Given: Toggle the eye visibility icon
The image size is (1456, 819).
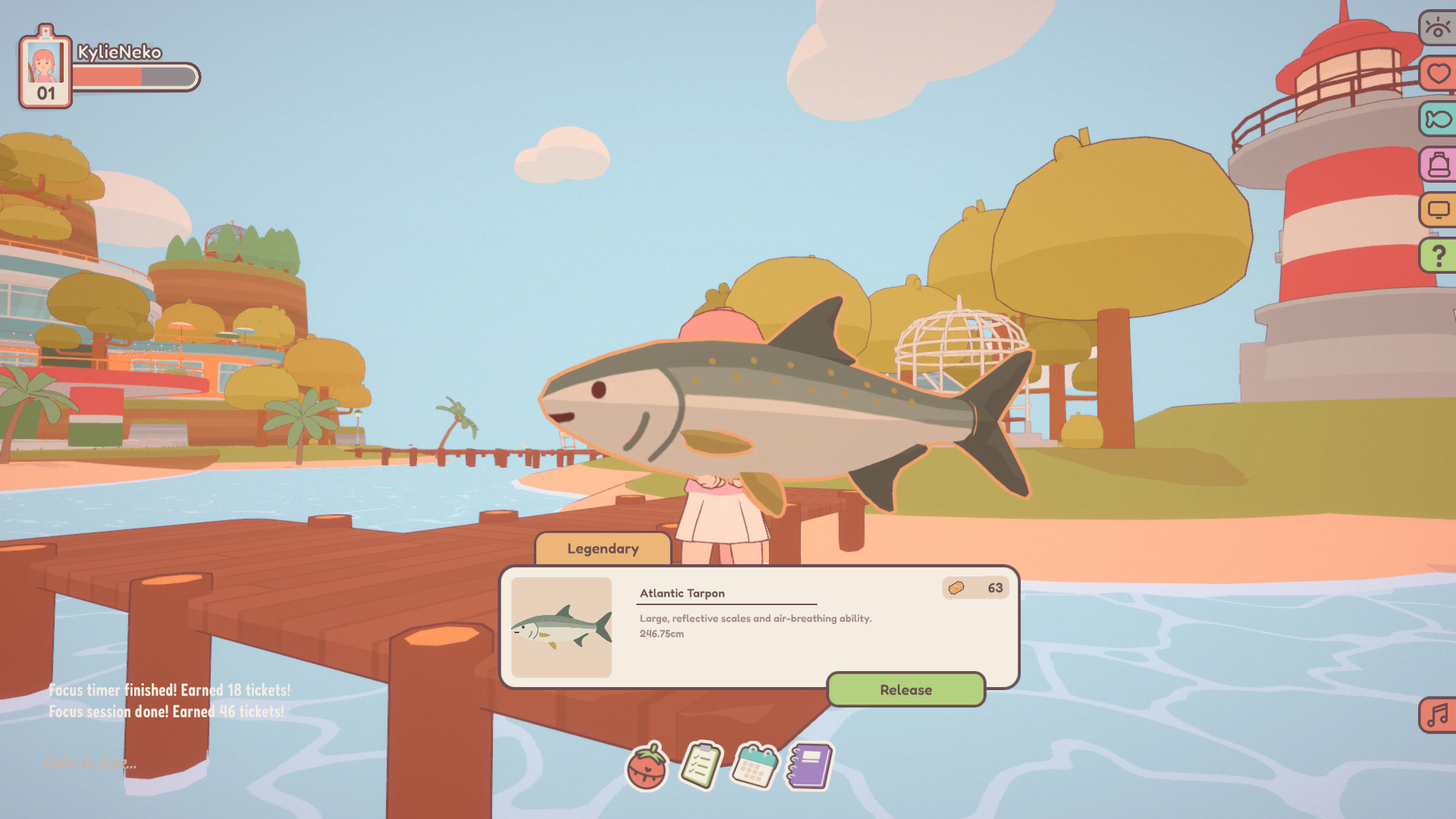Looking at the screenshot, I should click(x=1438, y=29).
